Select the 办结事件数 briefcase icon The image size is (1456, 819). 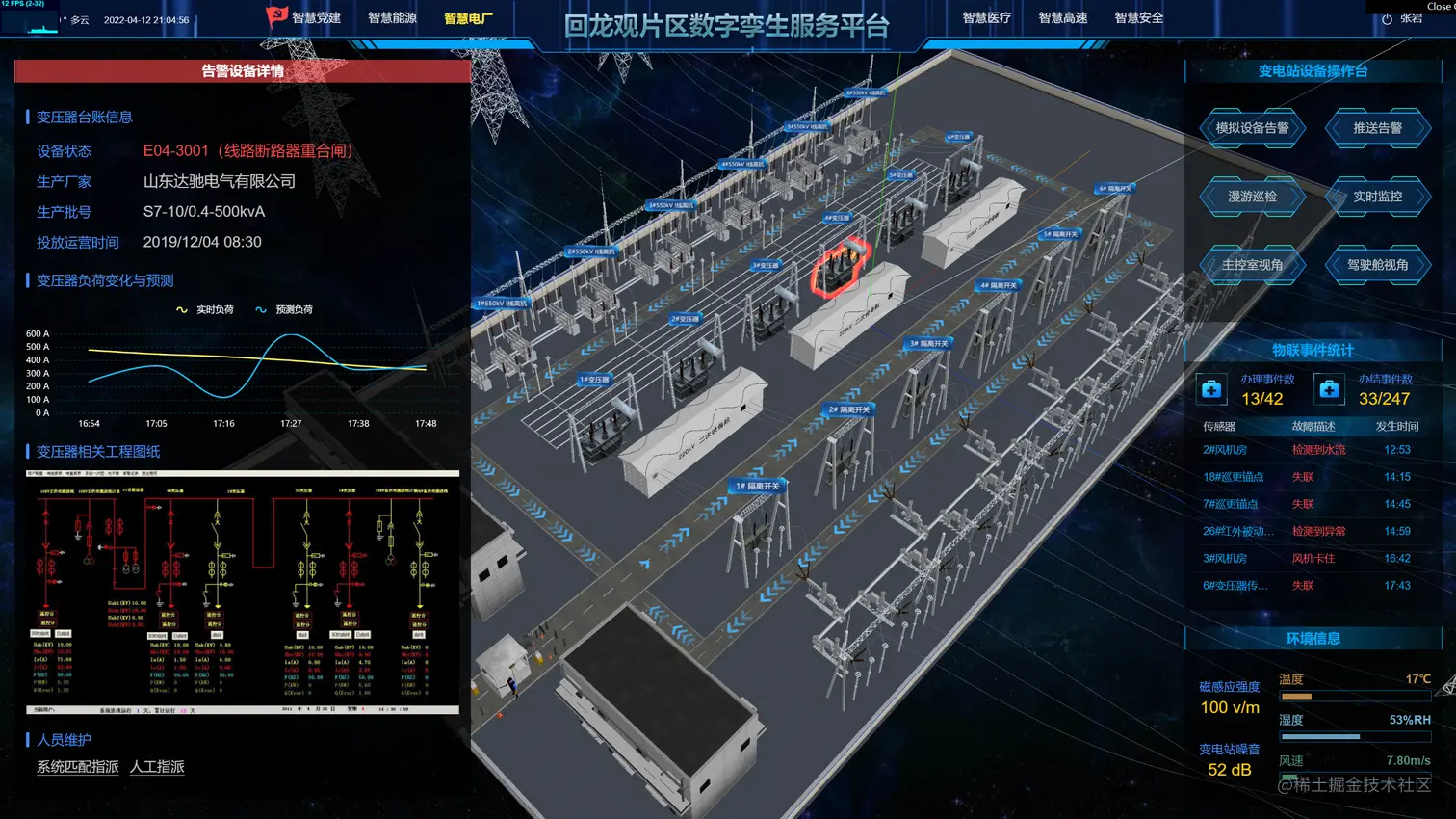(x=1328, y=389)
